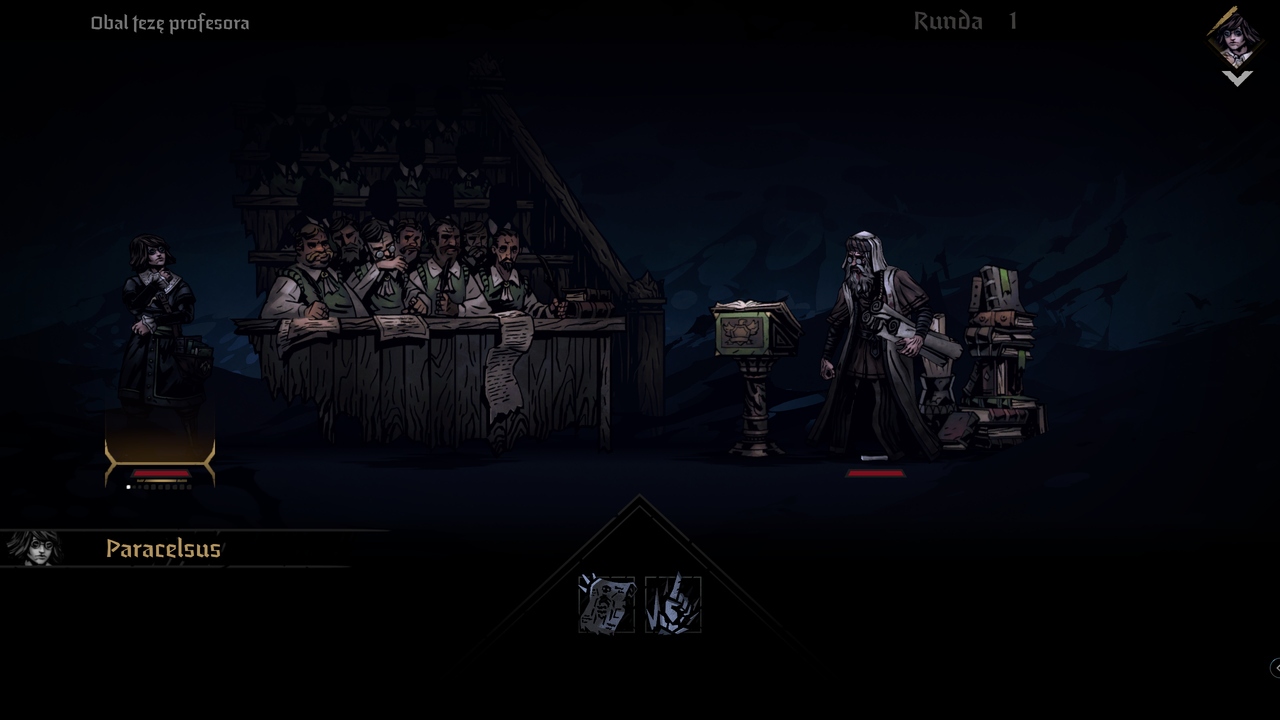Viewport: 1280px width, 720px height.
Task: Select the professor's red health bar marker
Action: [875, 471]
